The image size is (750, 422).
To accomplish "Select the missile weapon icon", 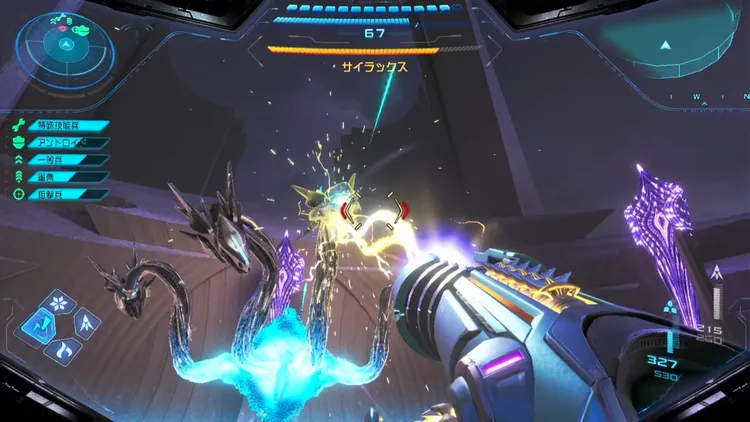I will [85, 323].
